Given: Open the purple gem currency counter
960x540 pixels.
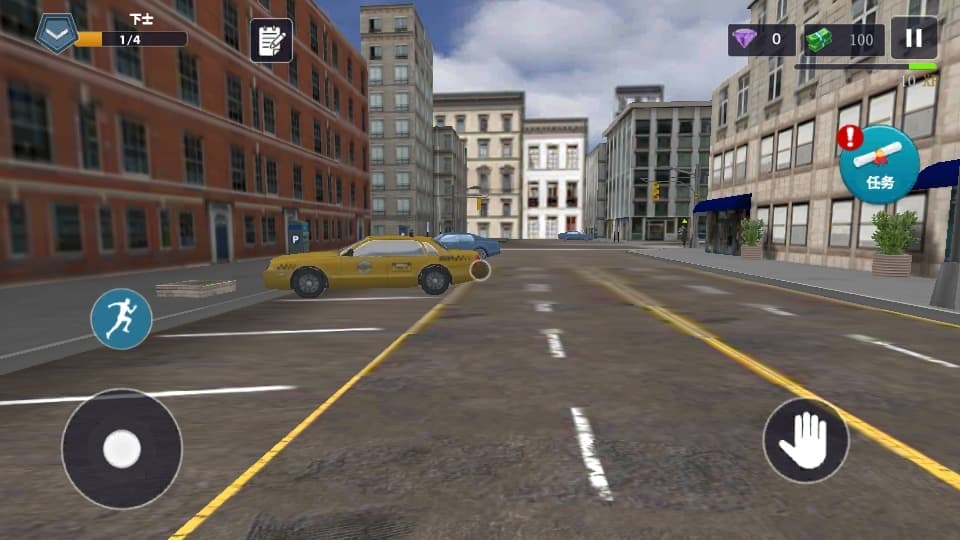Looking at the screenshot, I should pos(761,40).
